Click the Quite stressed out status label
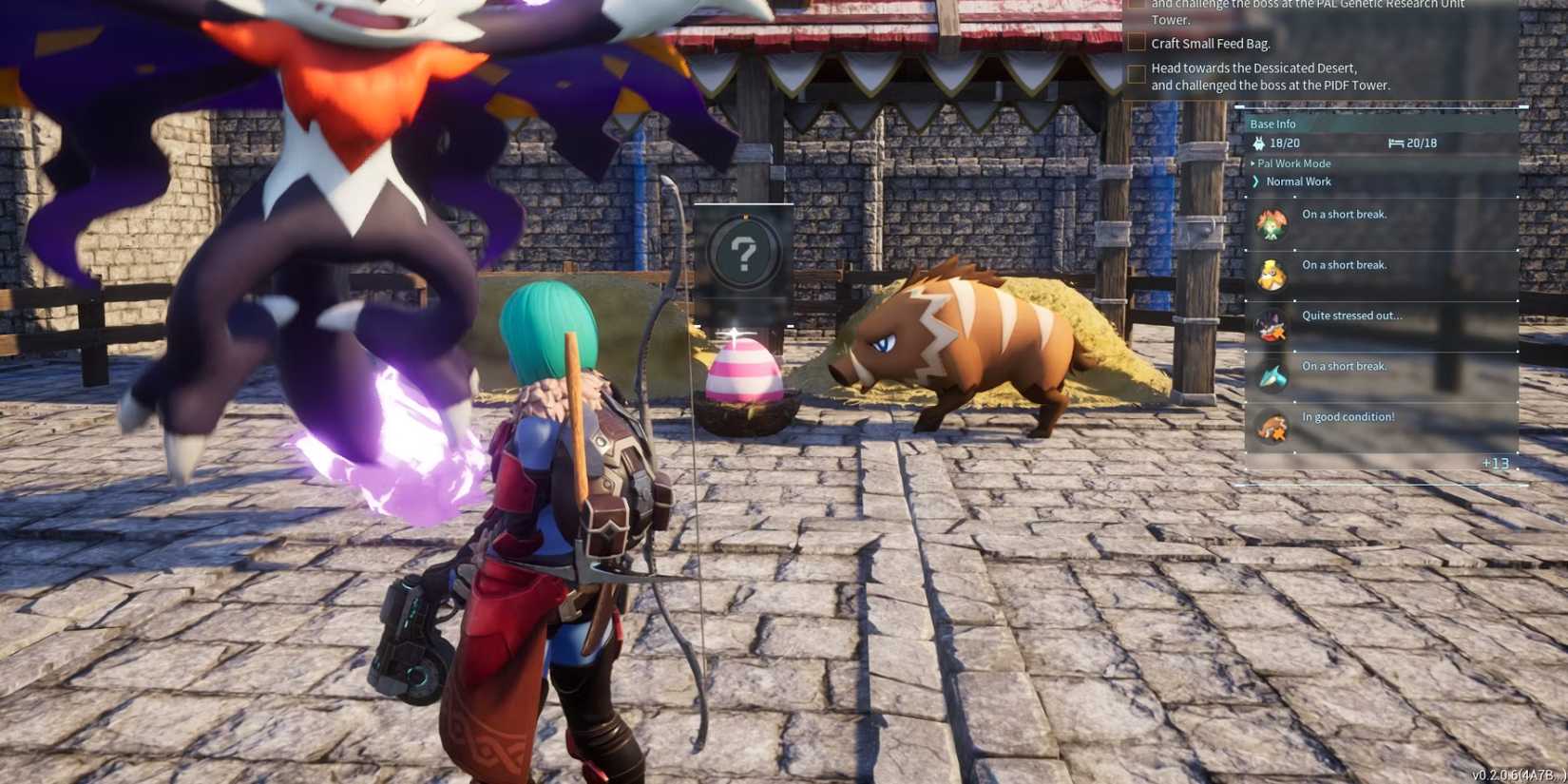 1349,315
